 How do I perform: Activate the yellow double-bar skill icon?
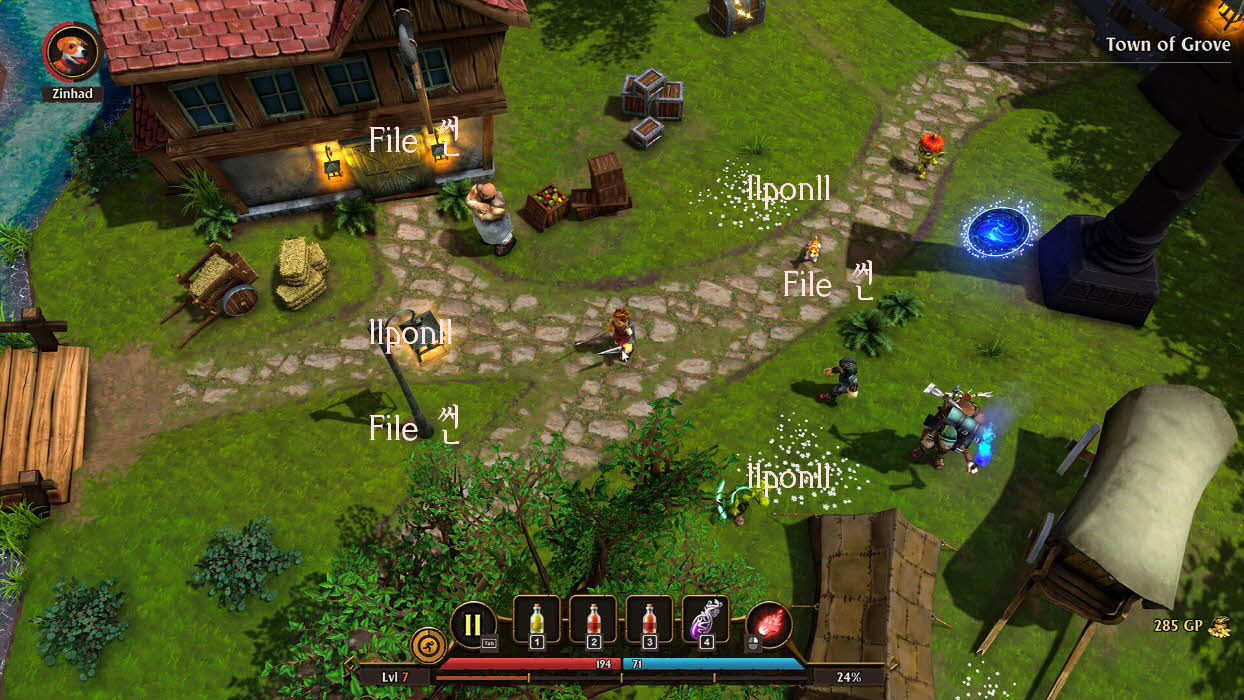(x=473, y=625)
